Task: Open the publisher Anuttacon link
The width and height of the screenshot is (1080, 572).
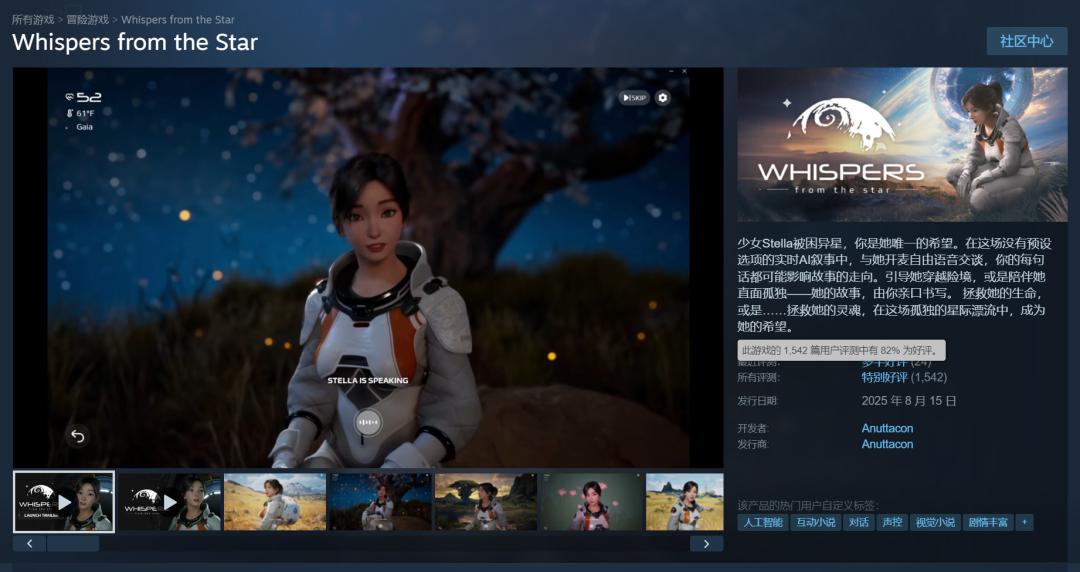Action: click(887, 444)
